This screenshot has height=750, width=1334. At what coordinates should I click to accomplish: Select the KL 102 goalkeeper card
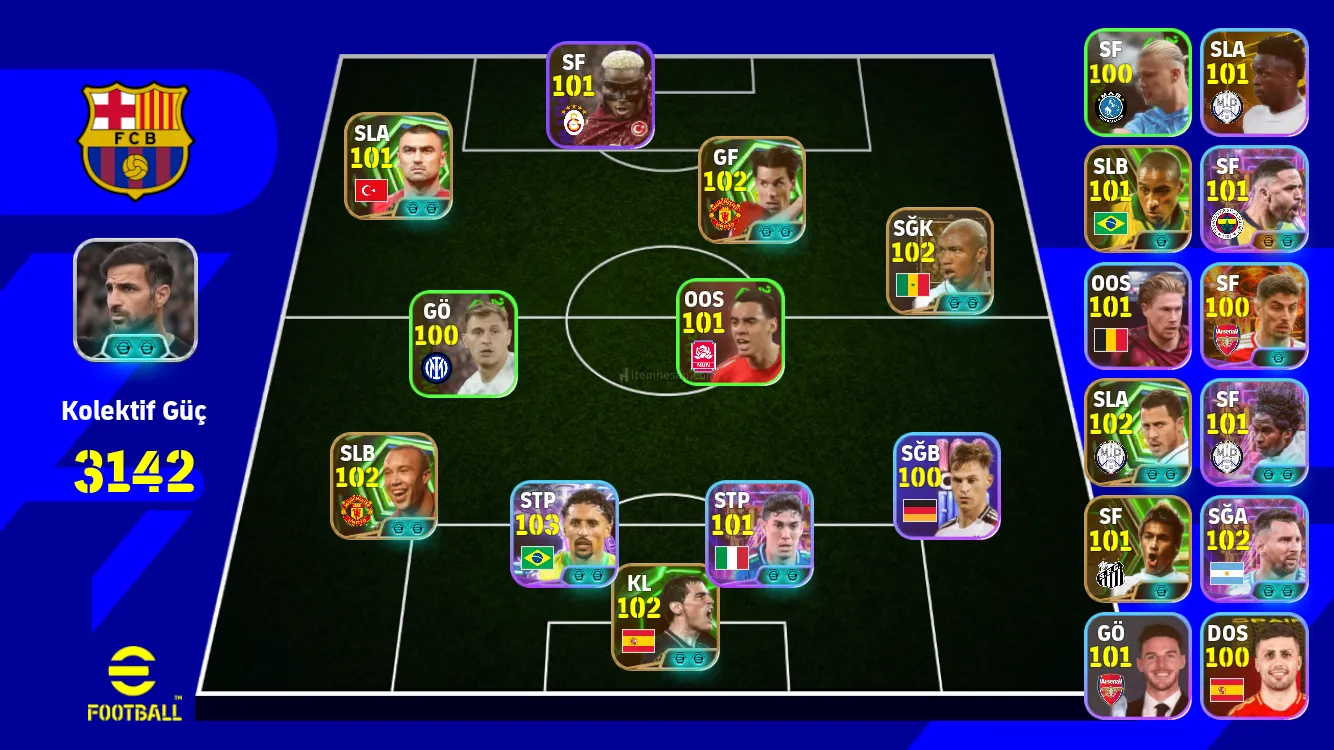pos(665,617)
